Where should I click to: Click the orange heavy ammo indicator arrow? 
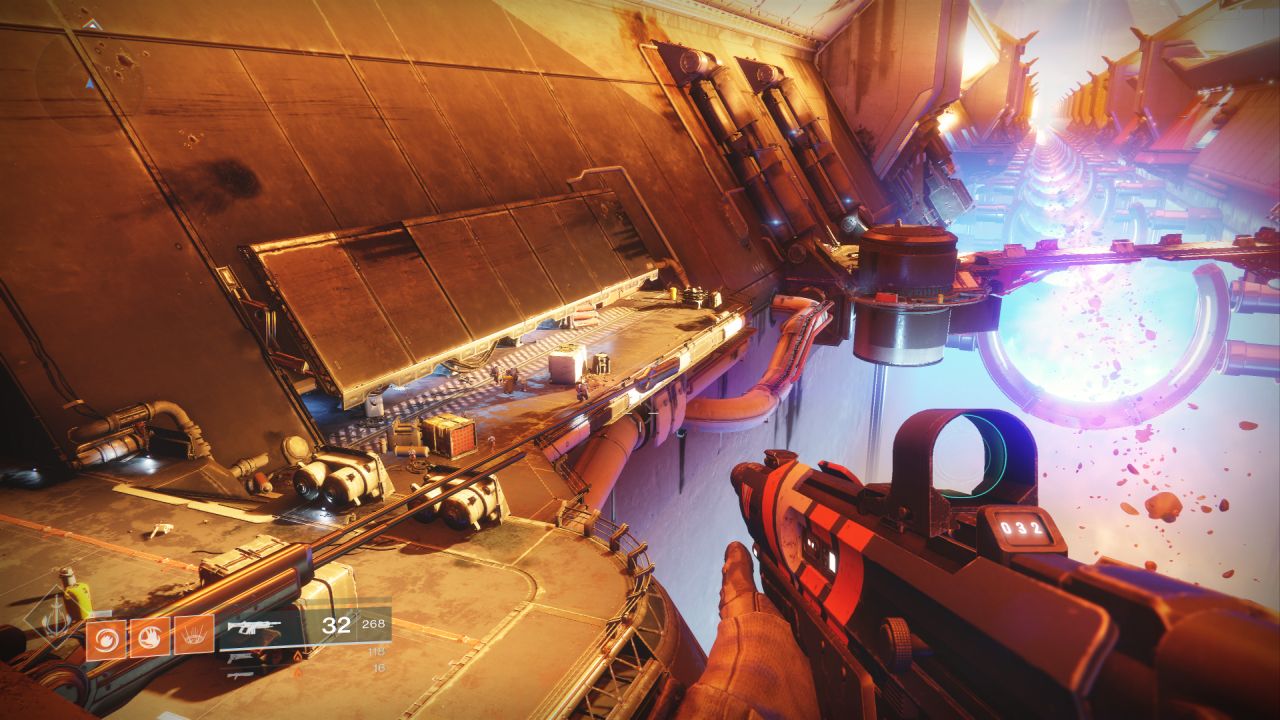pyautogui.click(x=298, y=671)
